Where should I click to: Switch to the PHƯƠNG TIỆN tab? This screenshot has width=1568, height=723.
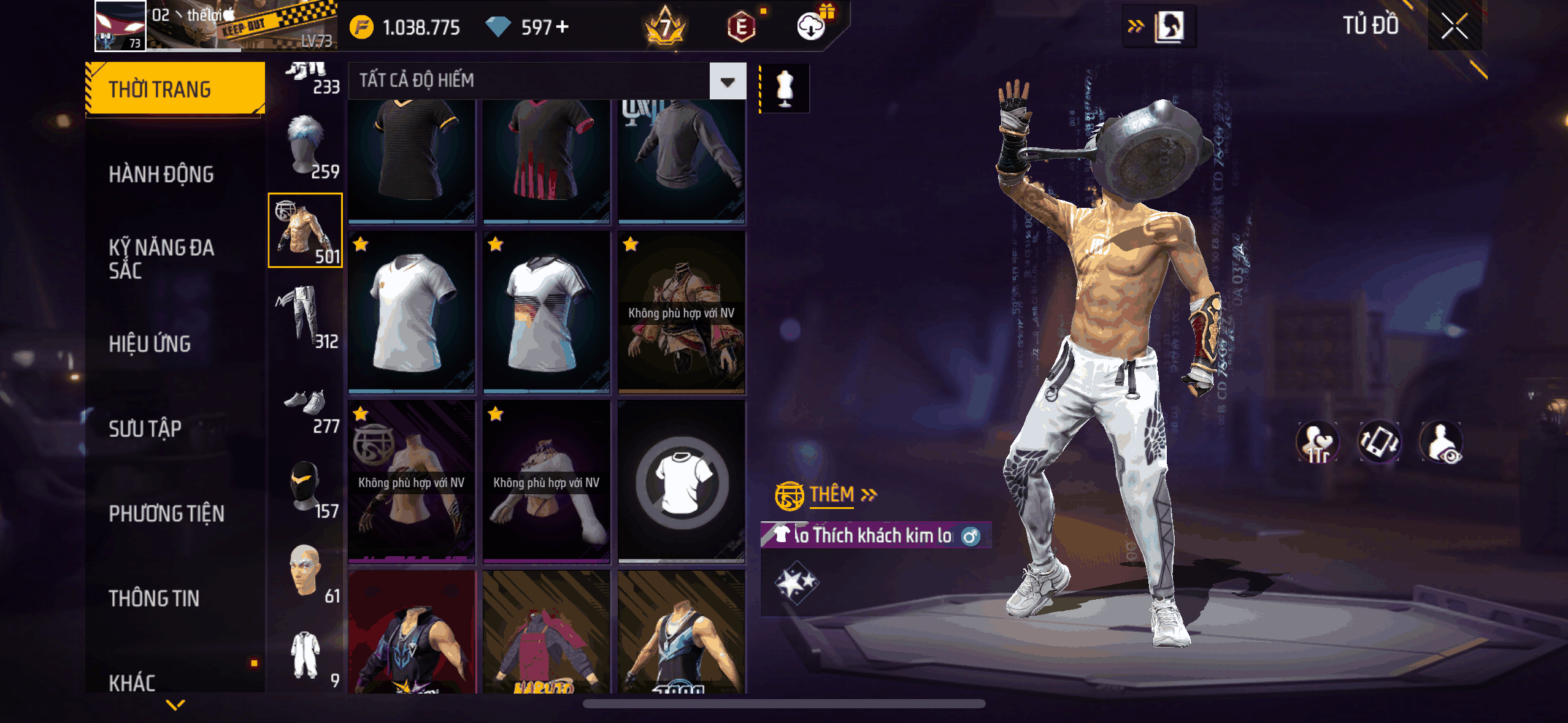pos(166,514)
